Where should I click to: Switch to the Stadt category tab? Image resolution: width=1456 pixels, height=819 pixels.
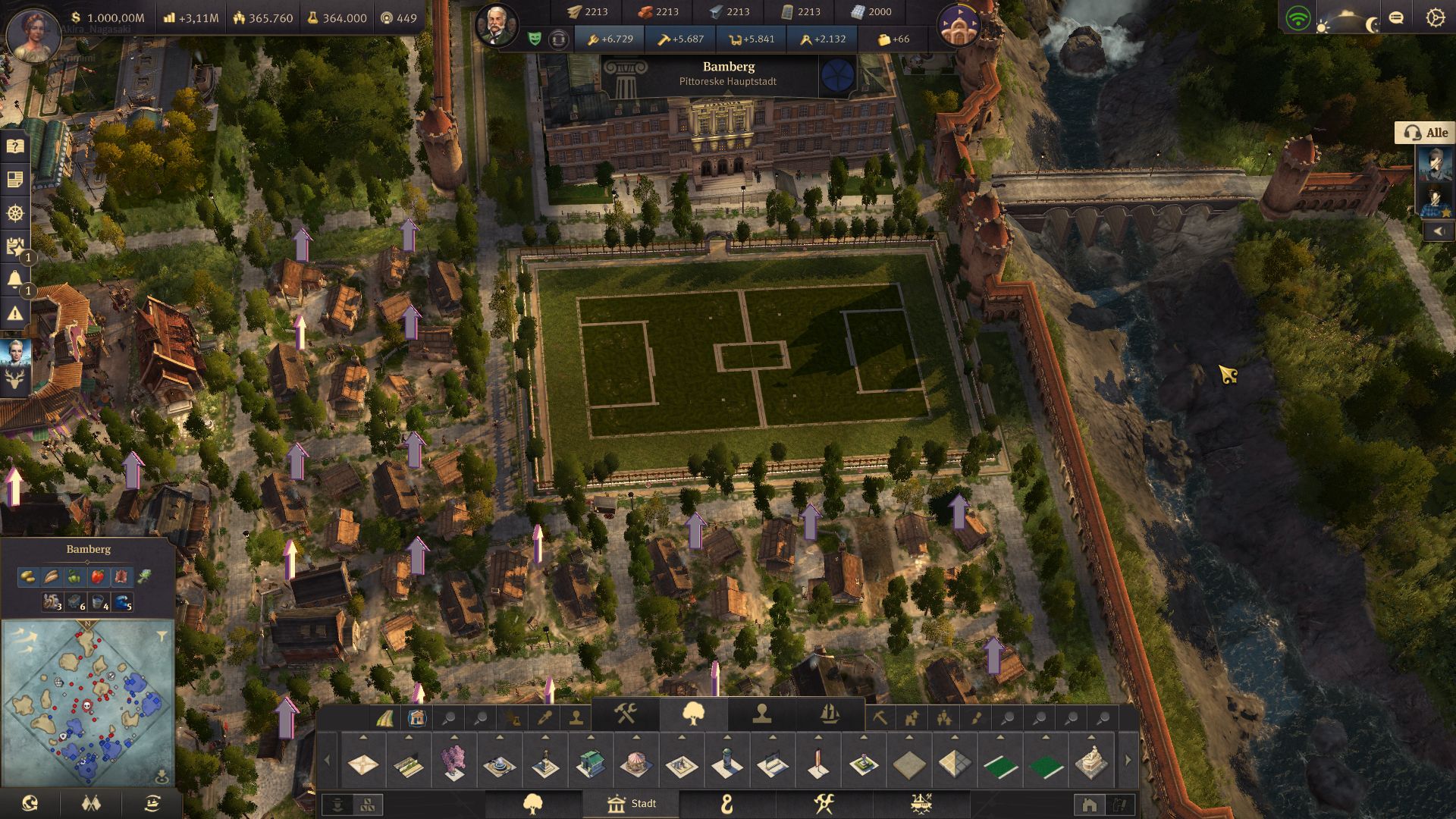[631, 804]
